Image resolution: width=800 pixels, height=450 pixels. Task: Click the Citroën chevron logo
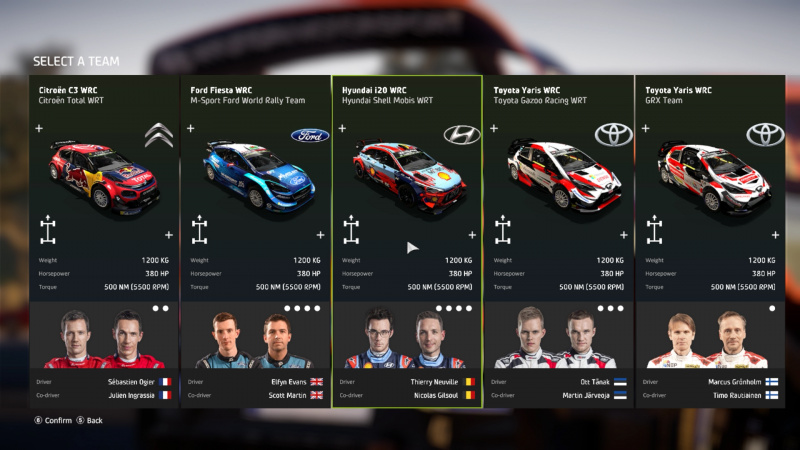(158, 135)
